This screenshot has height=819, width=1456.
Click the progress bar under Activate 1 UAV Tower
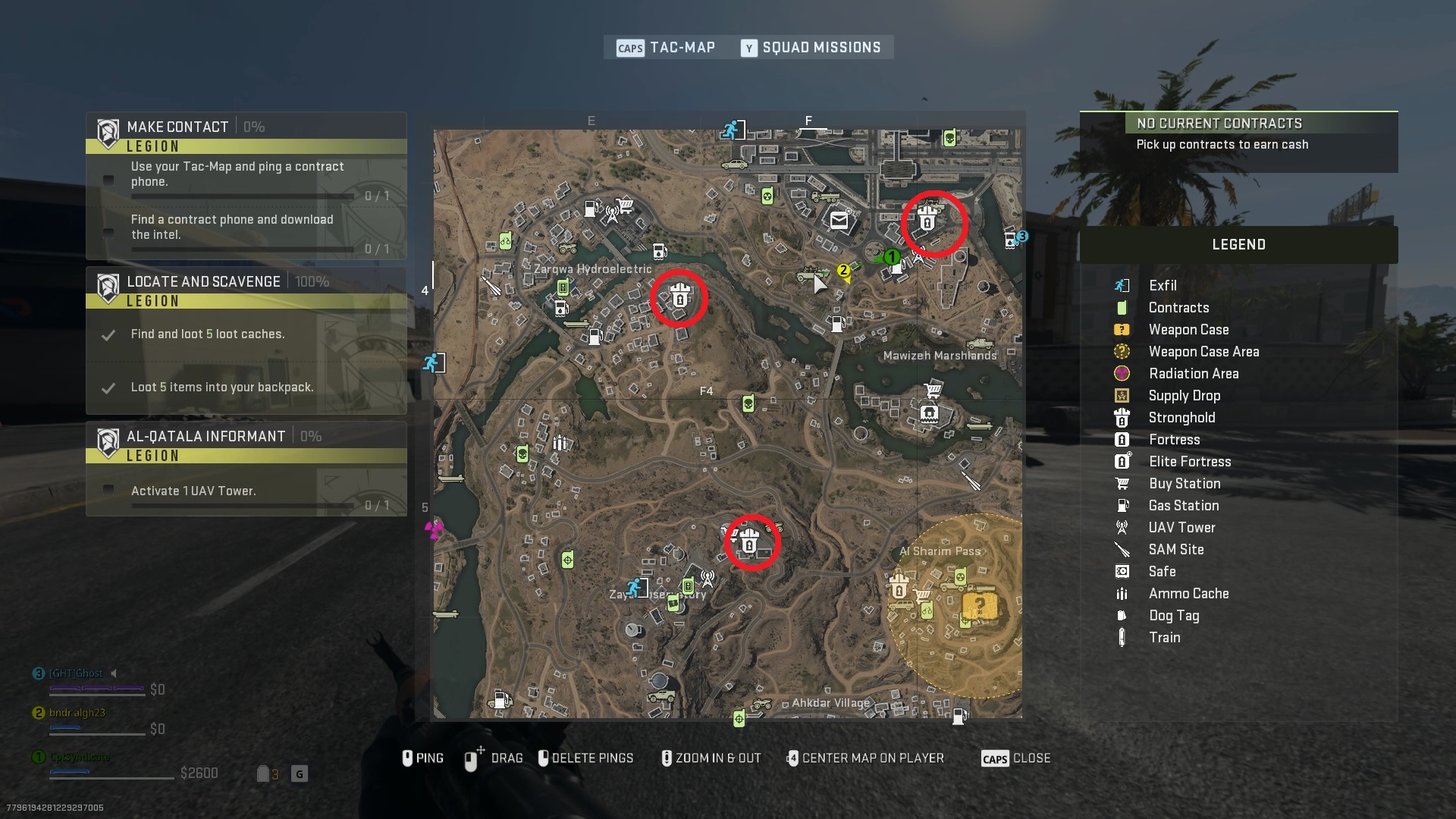pos(243,507)
